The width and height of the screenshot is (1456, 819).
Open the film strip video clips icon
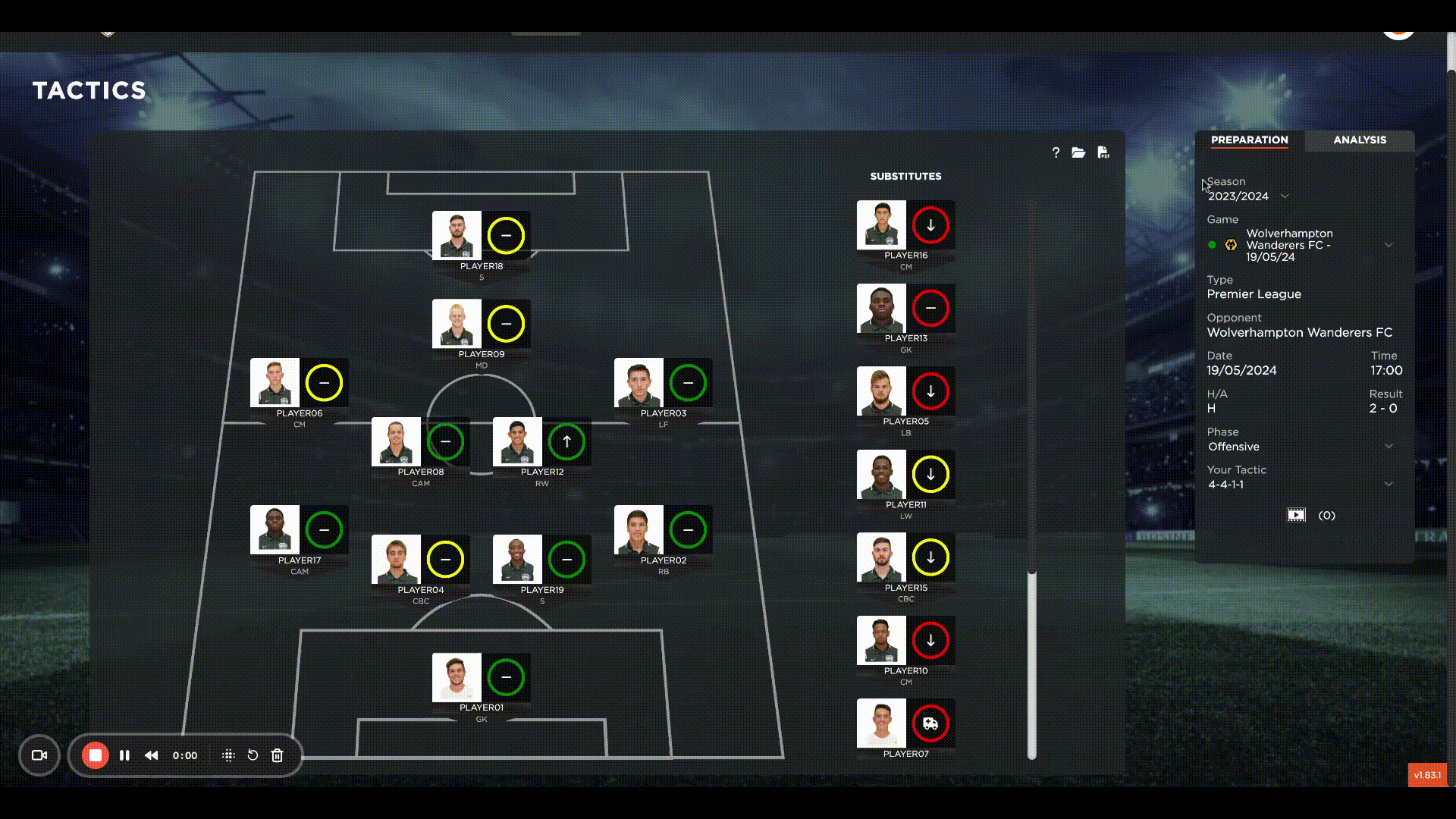click(x=1297, y=515)
